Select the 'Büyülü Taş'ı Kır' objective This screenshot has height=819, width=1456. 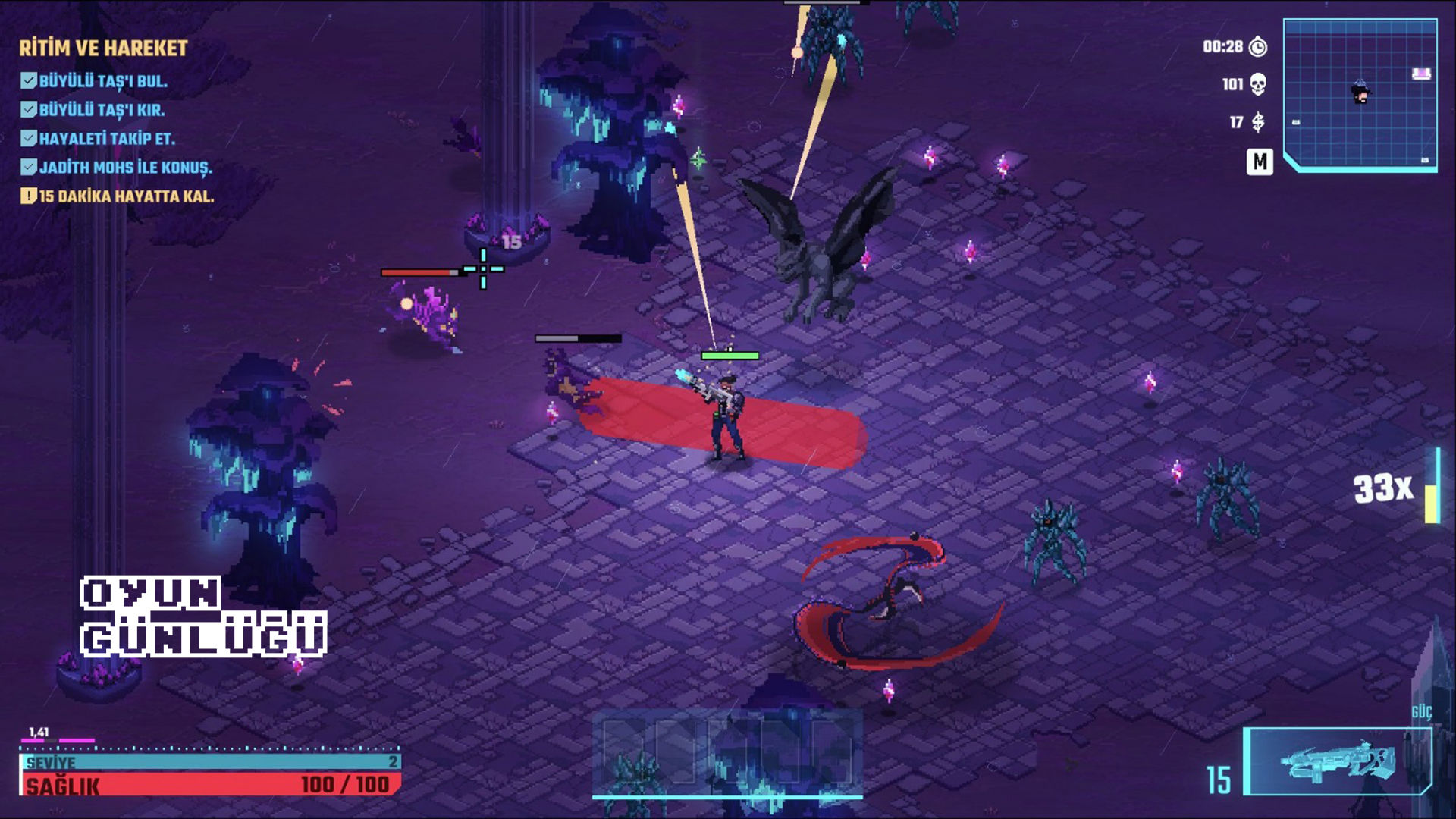(102, 110)
